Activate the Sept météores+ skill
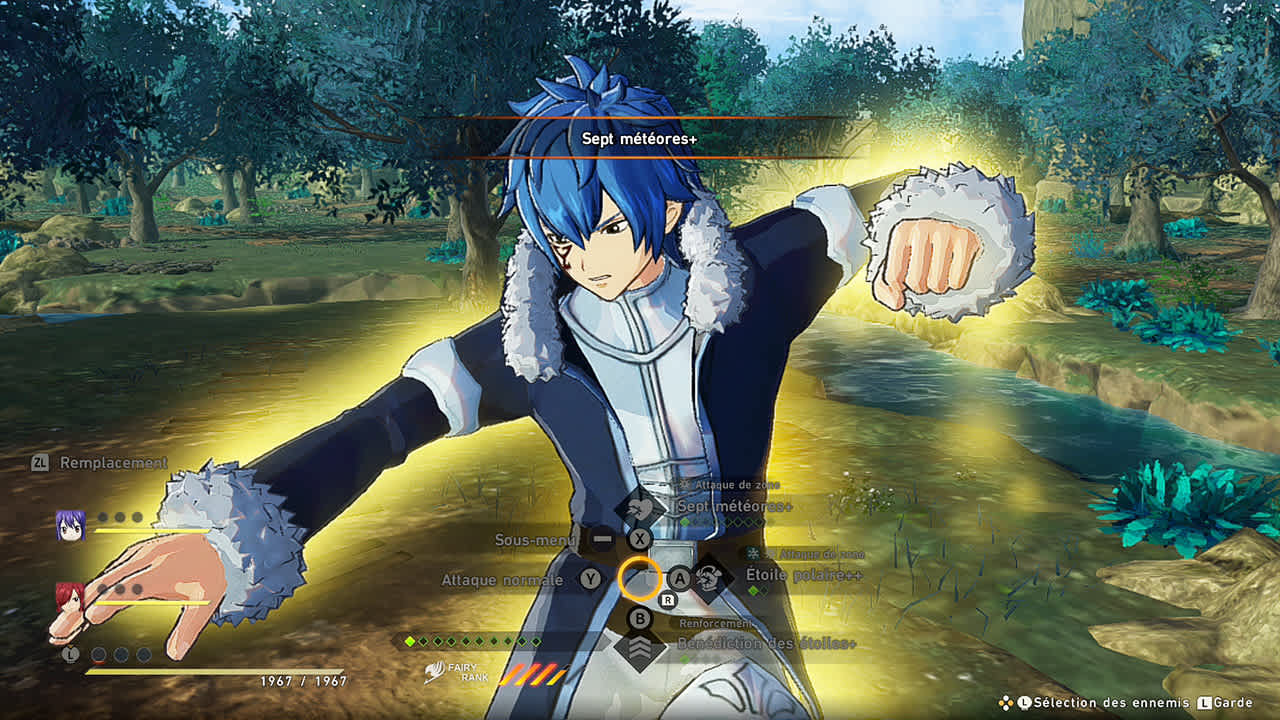The width and height of the screenshot is (1280, 720). [x=733, y=507]
